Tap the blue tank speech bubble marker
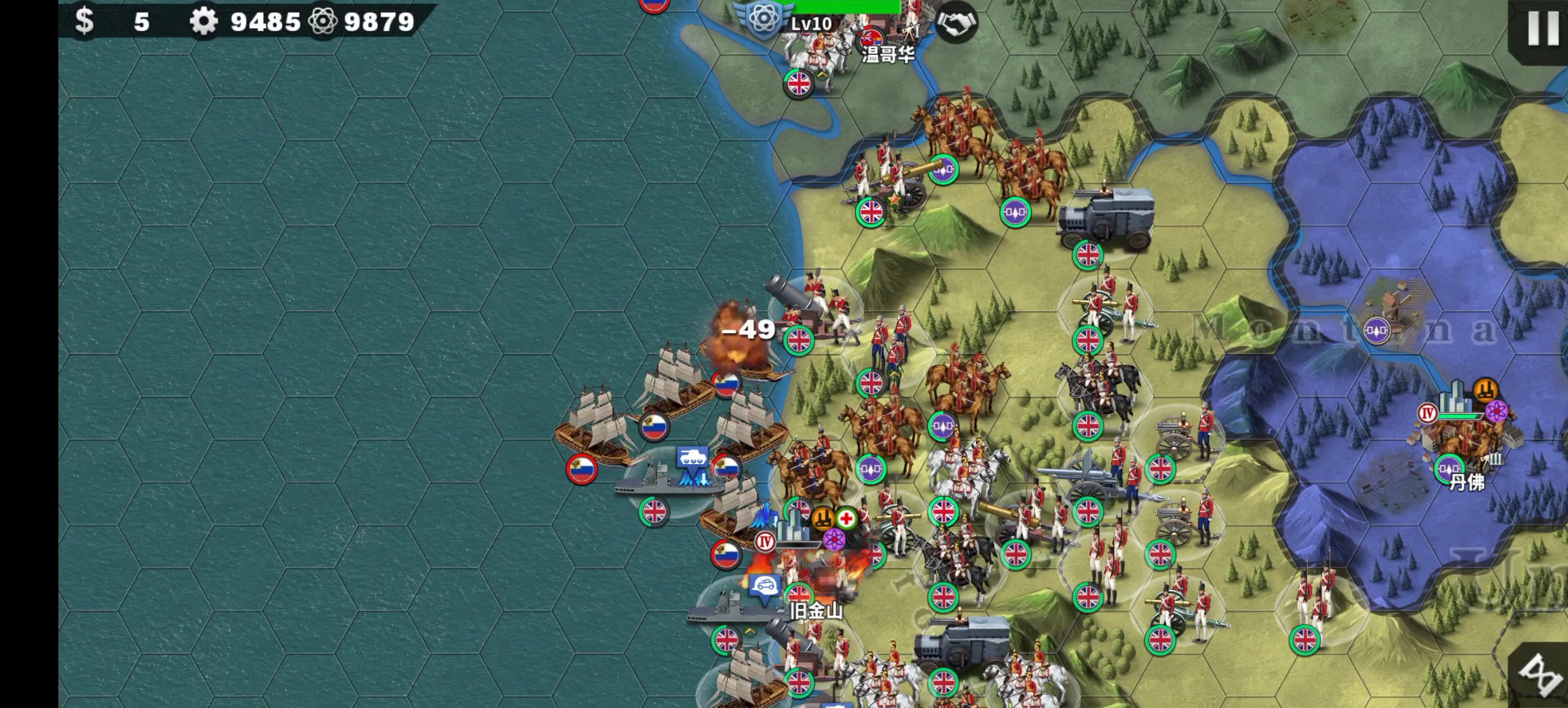This screenshot has height=708, width=1568. point(692,457)
